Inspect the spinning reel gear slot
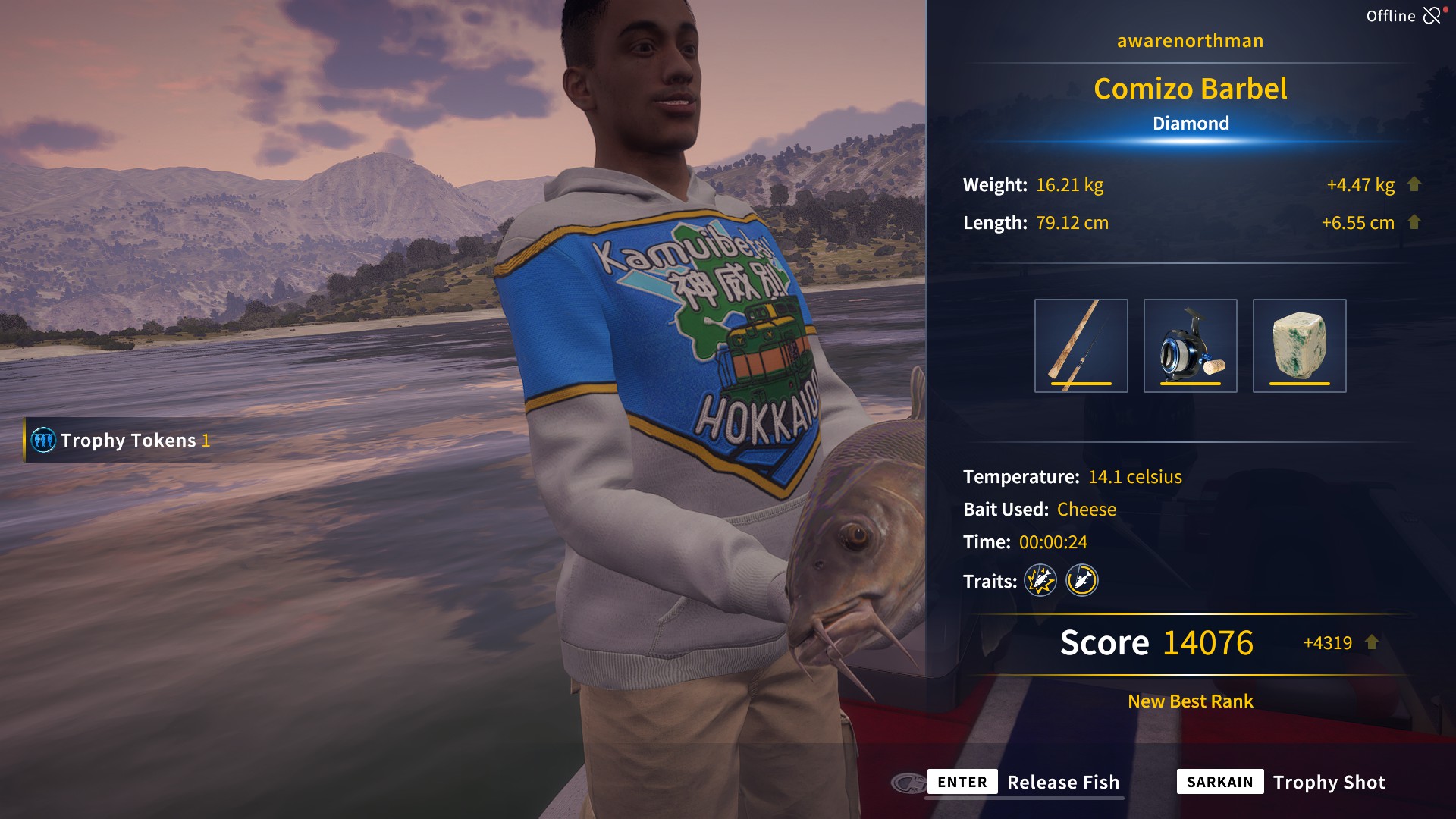Image resolution: width=1456 pixels, height=819 pixels. [x=1190, y=346]
